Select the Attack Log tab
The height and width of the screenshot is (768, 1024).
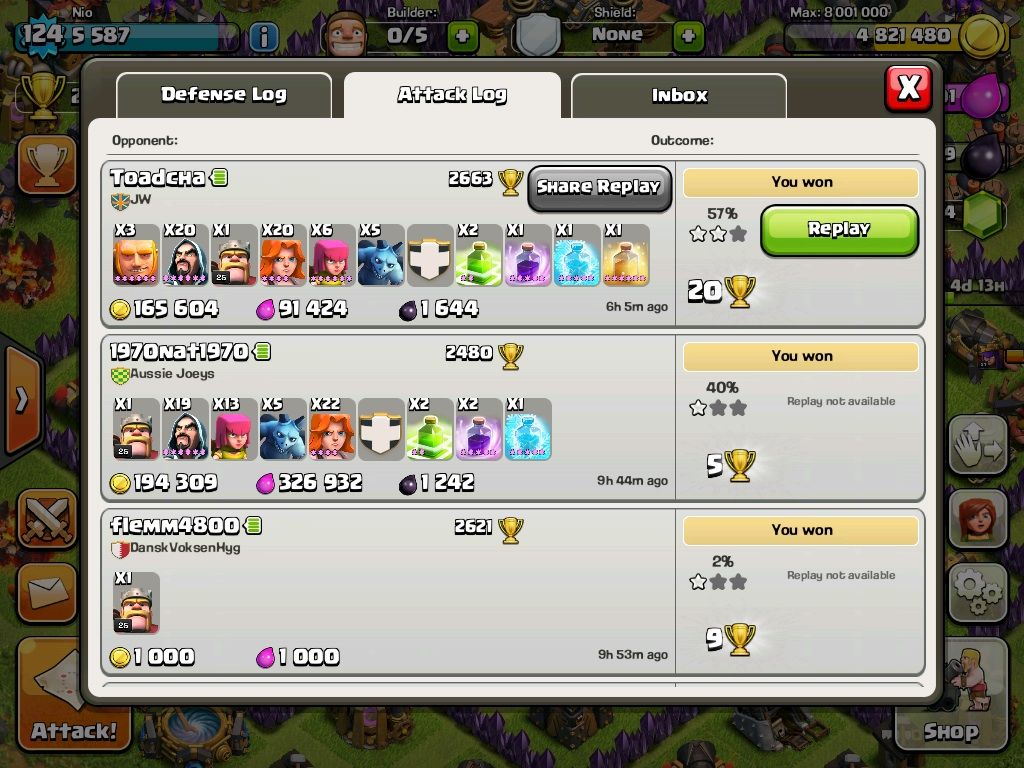452,95
